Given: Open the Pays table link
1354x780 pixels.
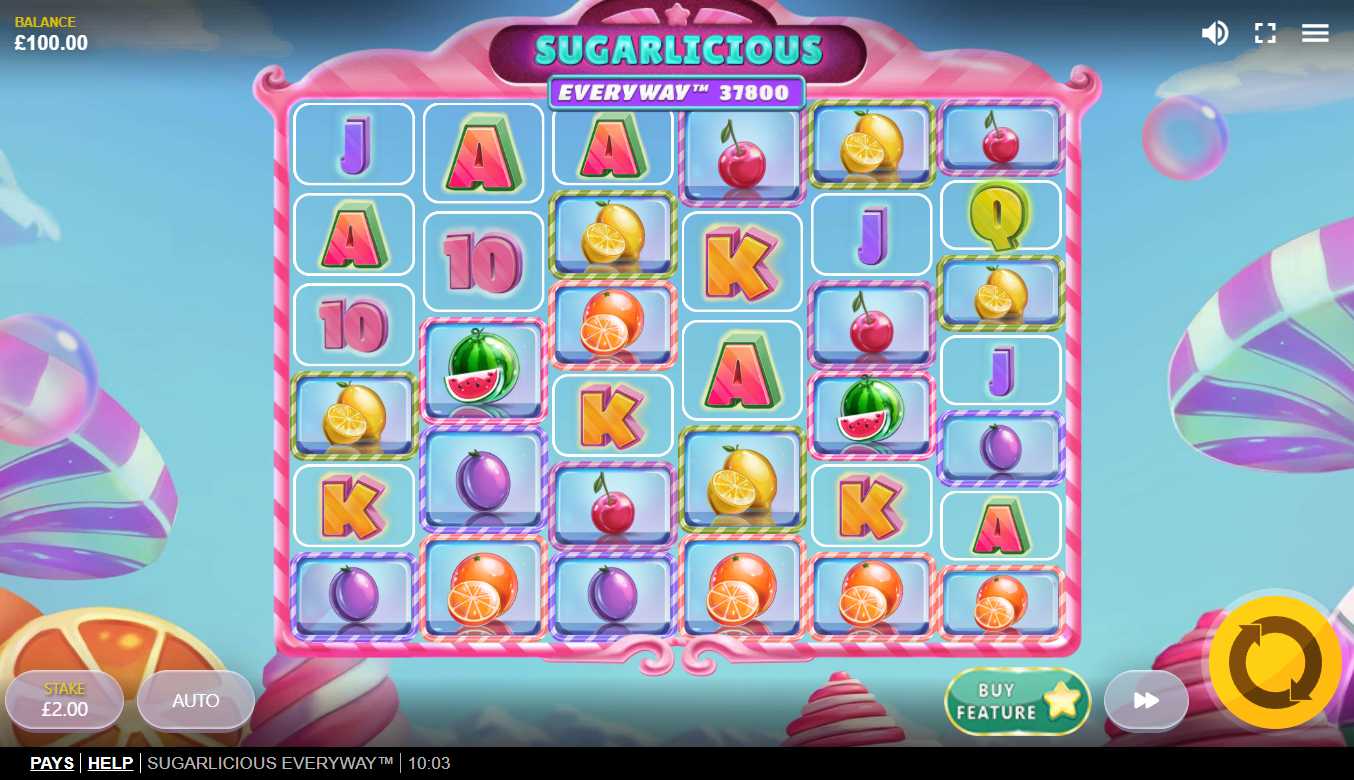Looking at the screenshot, I should [52, 763].
